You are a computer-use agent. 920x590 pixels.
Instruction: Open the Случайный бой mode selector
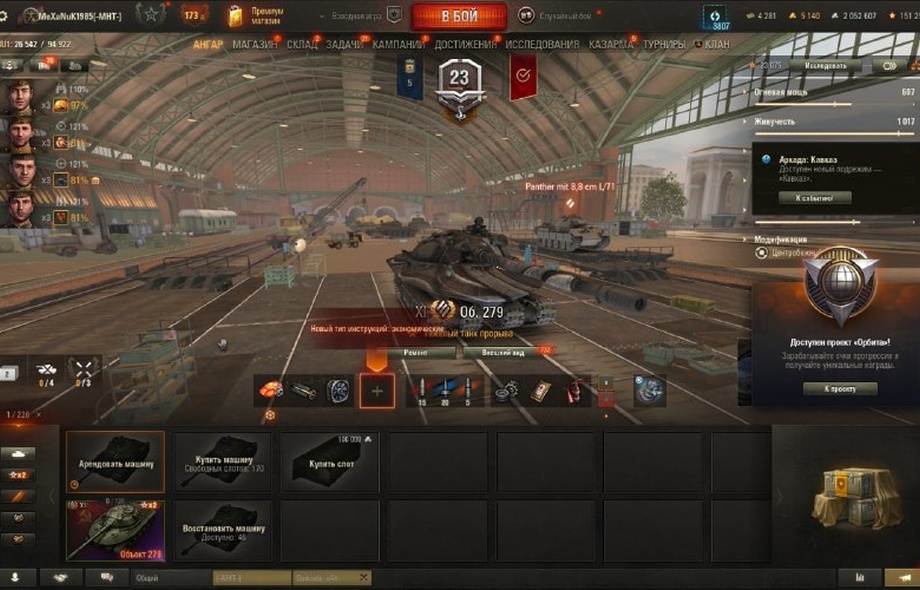tap(560, 16)
